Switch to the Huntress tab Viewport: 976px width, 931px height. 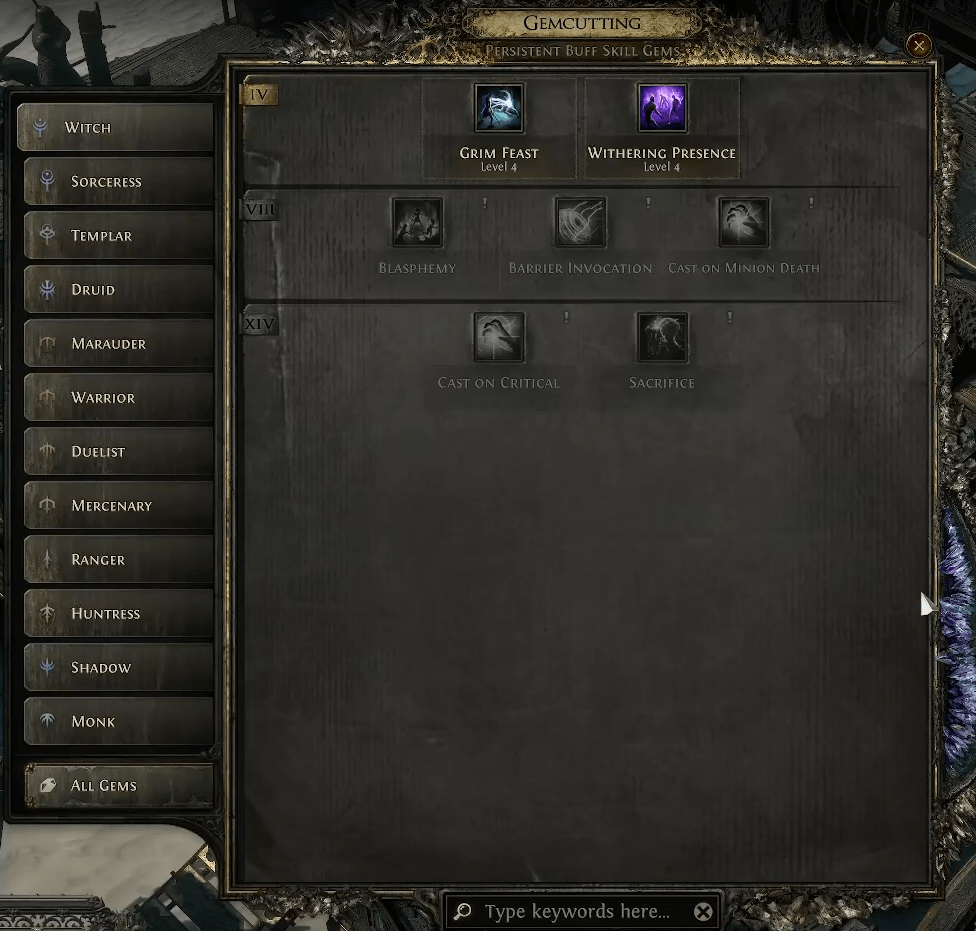[x=118, y=614]
